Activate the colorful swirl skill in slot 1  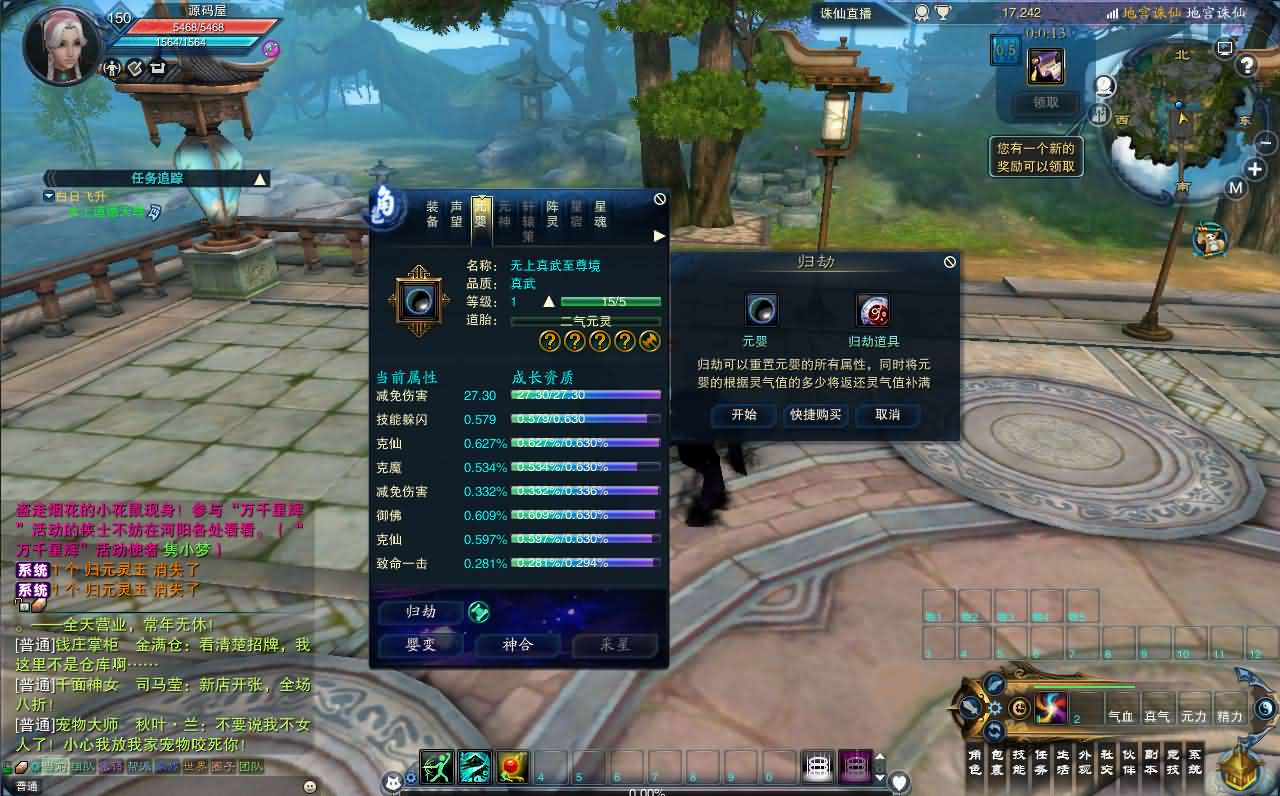(1050, 708)
